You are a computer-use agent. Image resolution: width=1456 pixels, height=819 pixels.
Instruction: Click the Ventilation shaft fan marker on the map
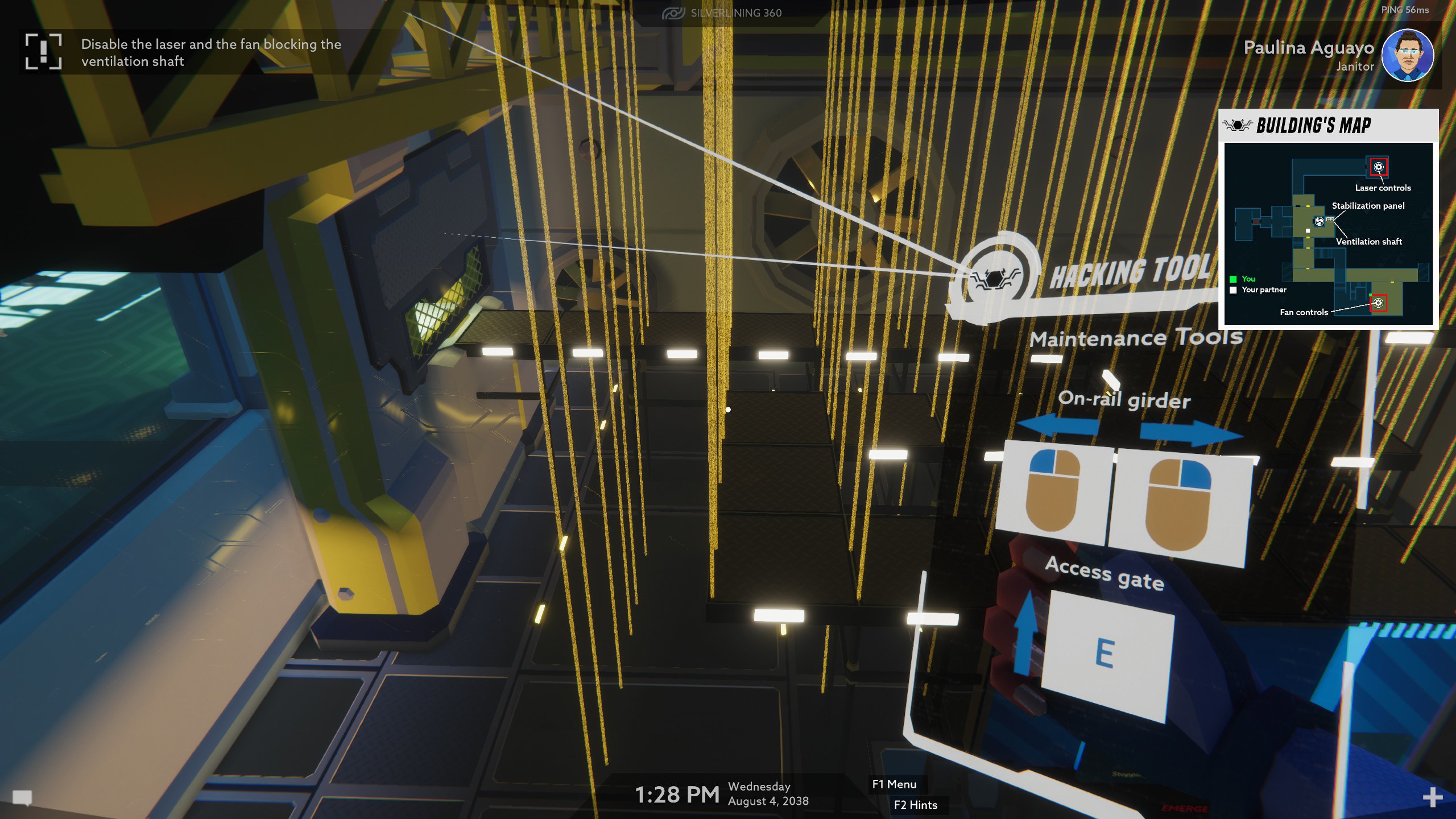[1319, 221]
